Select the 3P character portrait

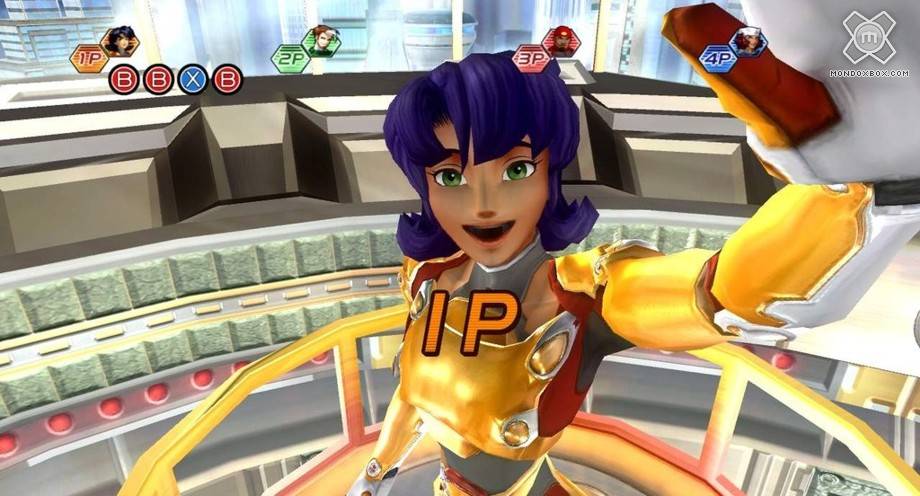[561, 41]
